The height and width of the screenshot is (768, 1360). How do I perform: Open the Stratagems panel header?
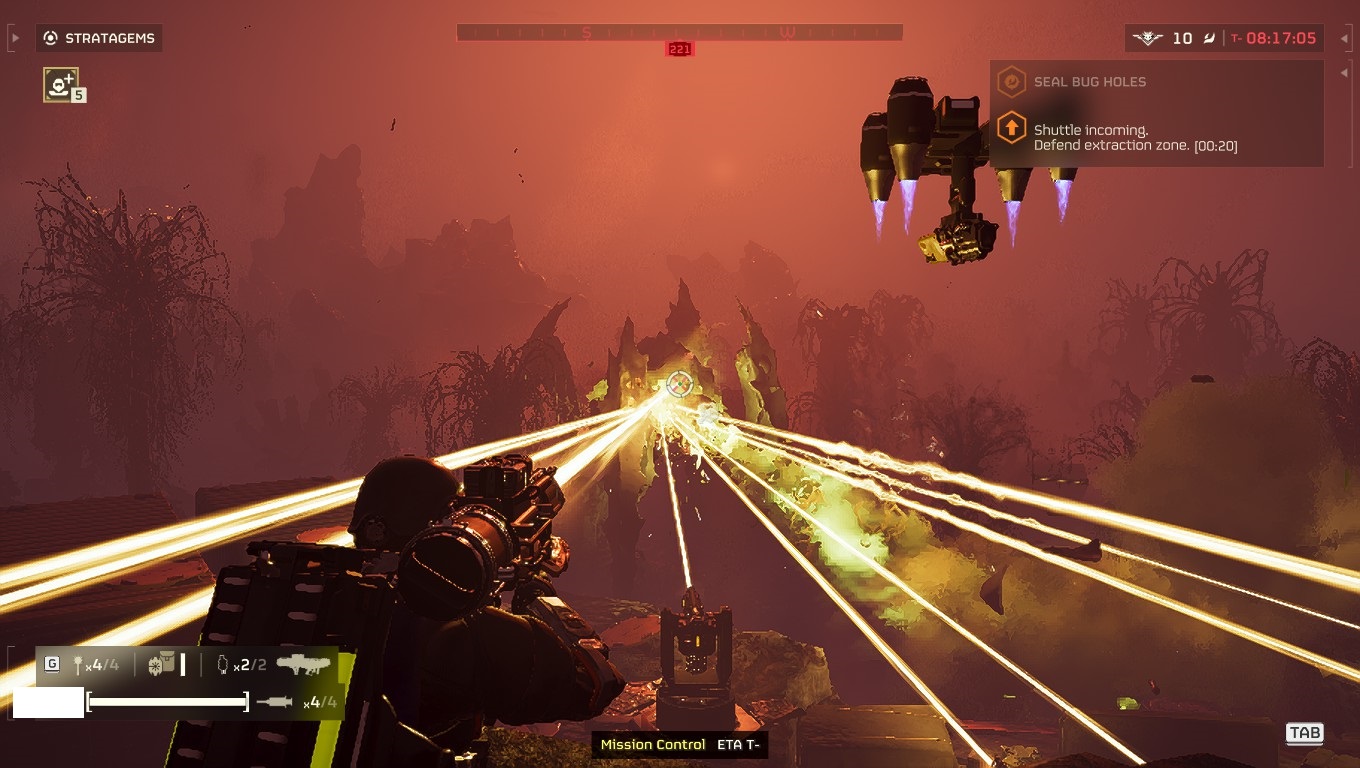[99, 39]
